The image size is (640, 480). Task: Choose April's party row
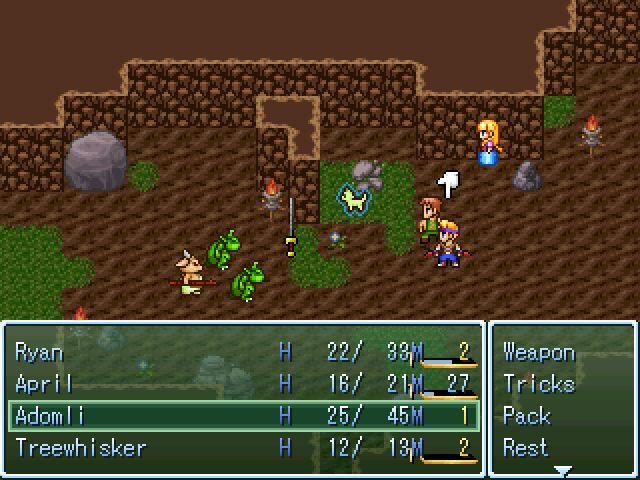click(240, 384)
